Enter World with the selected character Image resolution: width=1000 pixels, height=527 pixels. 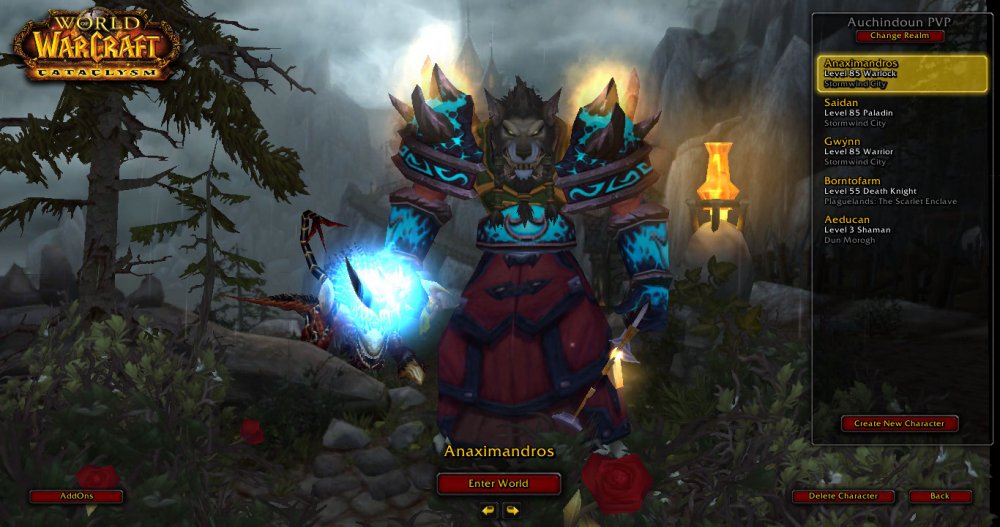pyautogui.click(x=498, y=483)
